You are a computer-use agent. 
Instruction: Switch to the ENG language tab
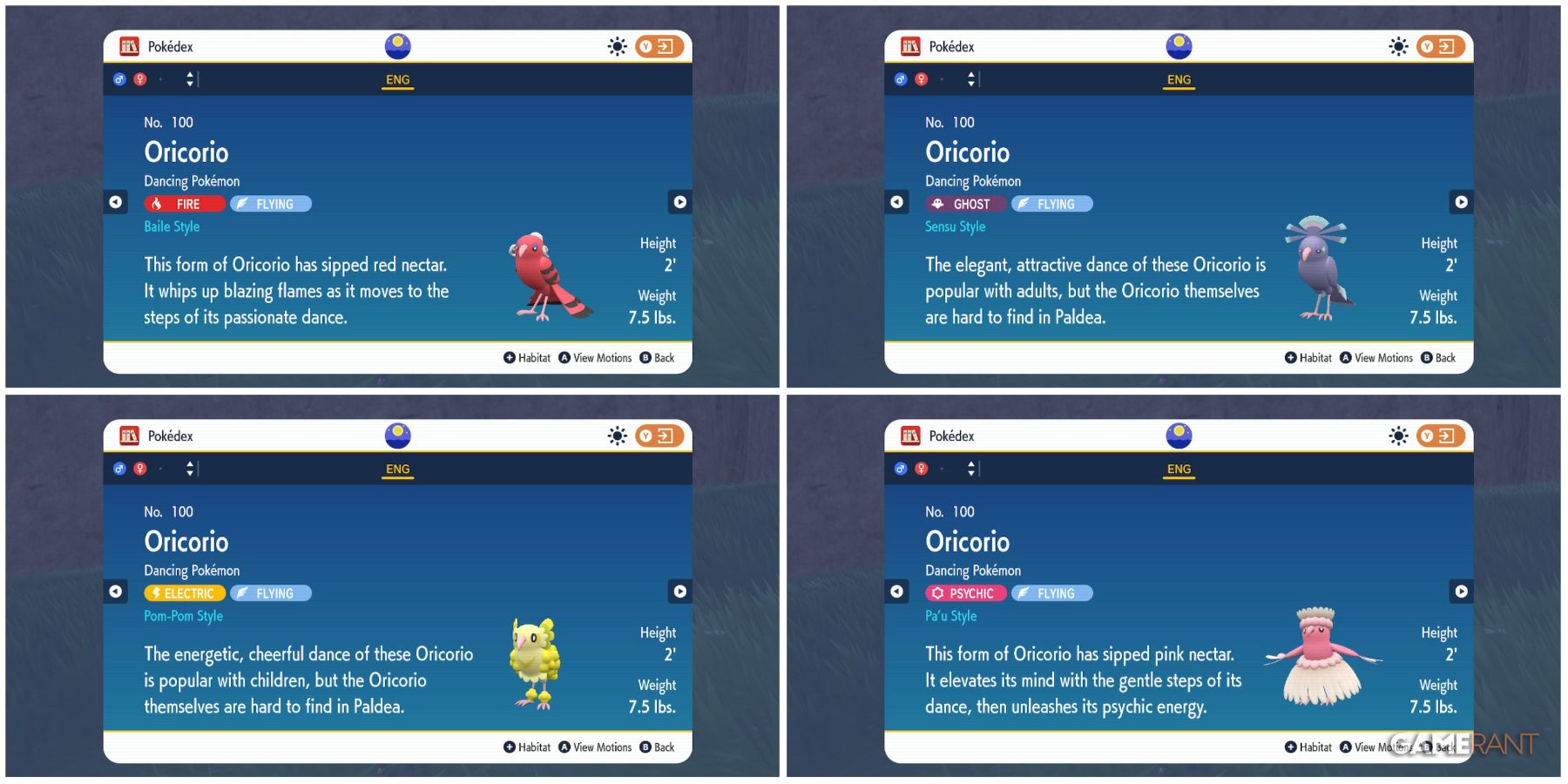pos(397,79)
